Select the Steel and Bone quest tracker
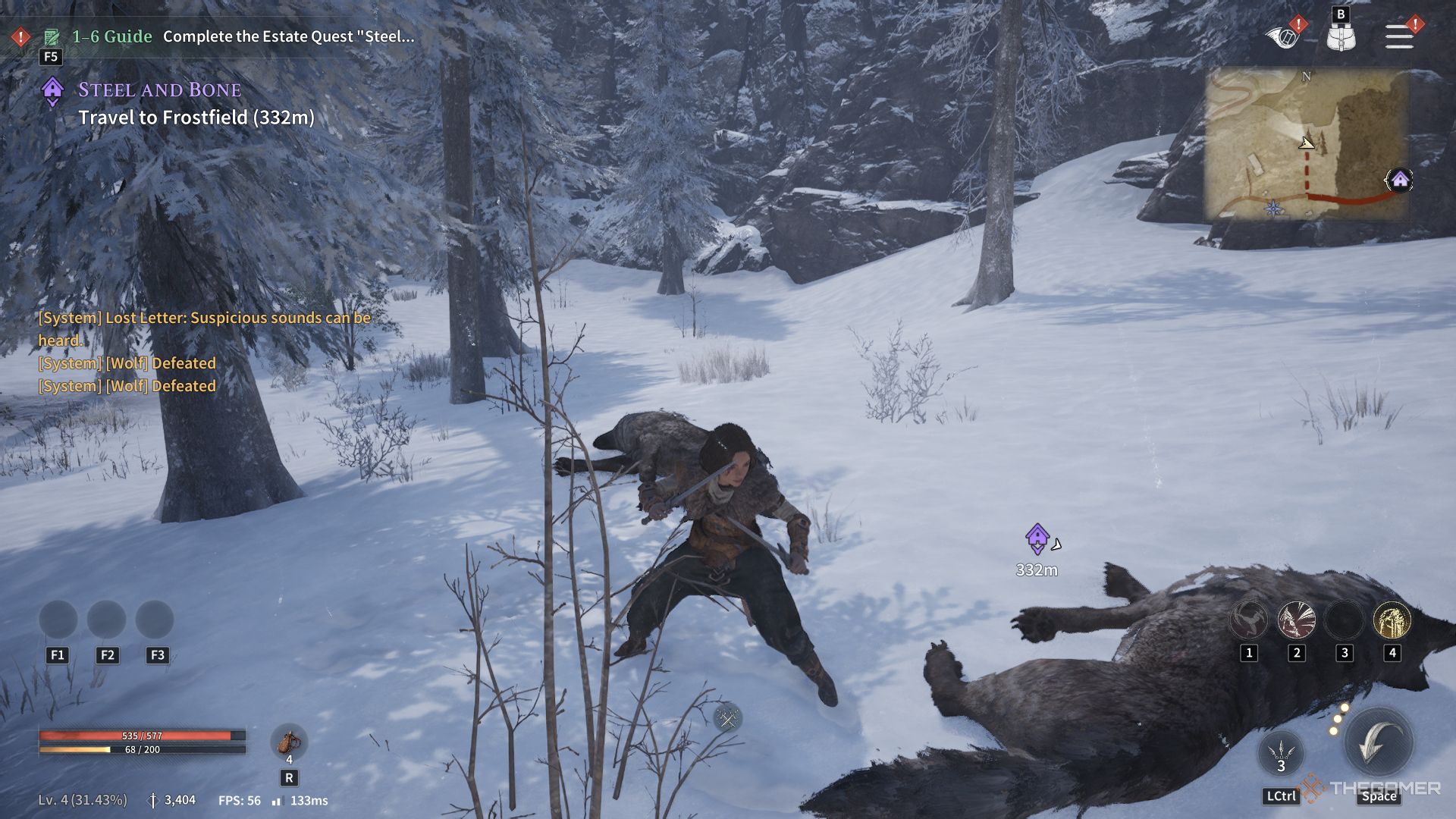 tap(159, 90)
